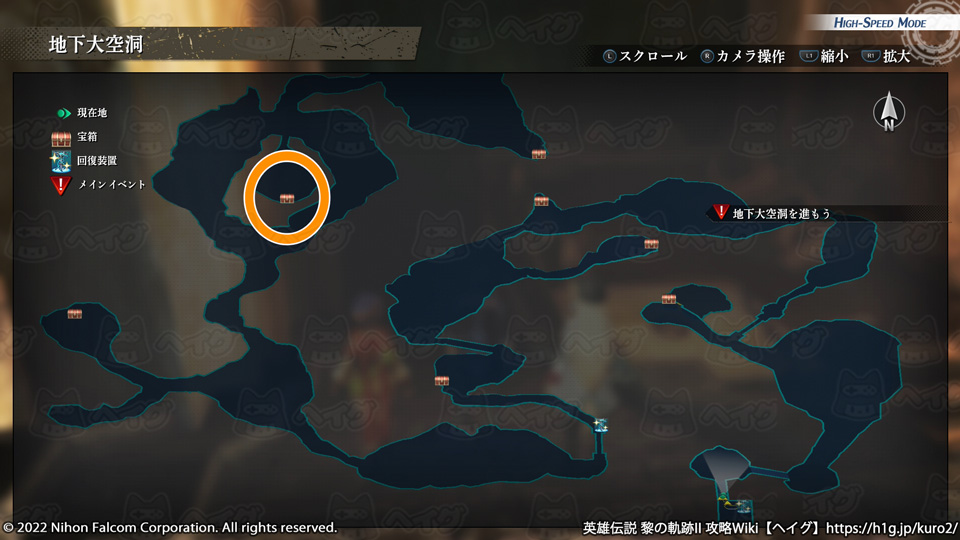Viewport: 960px width, 540px height.
Task: Select the recovery device marker on the map
Action: (x=600, y=425)
